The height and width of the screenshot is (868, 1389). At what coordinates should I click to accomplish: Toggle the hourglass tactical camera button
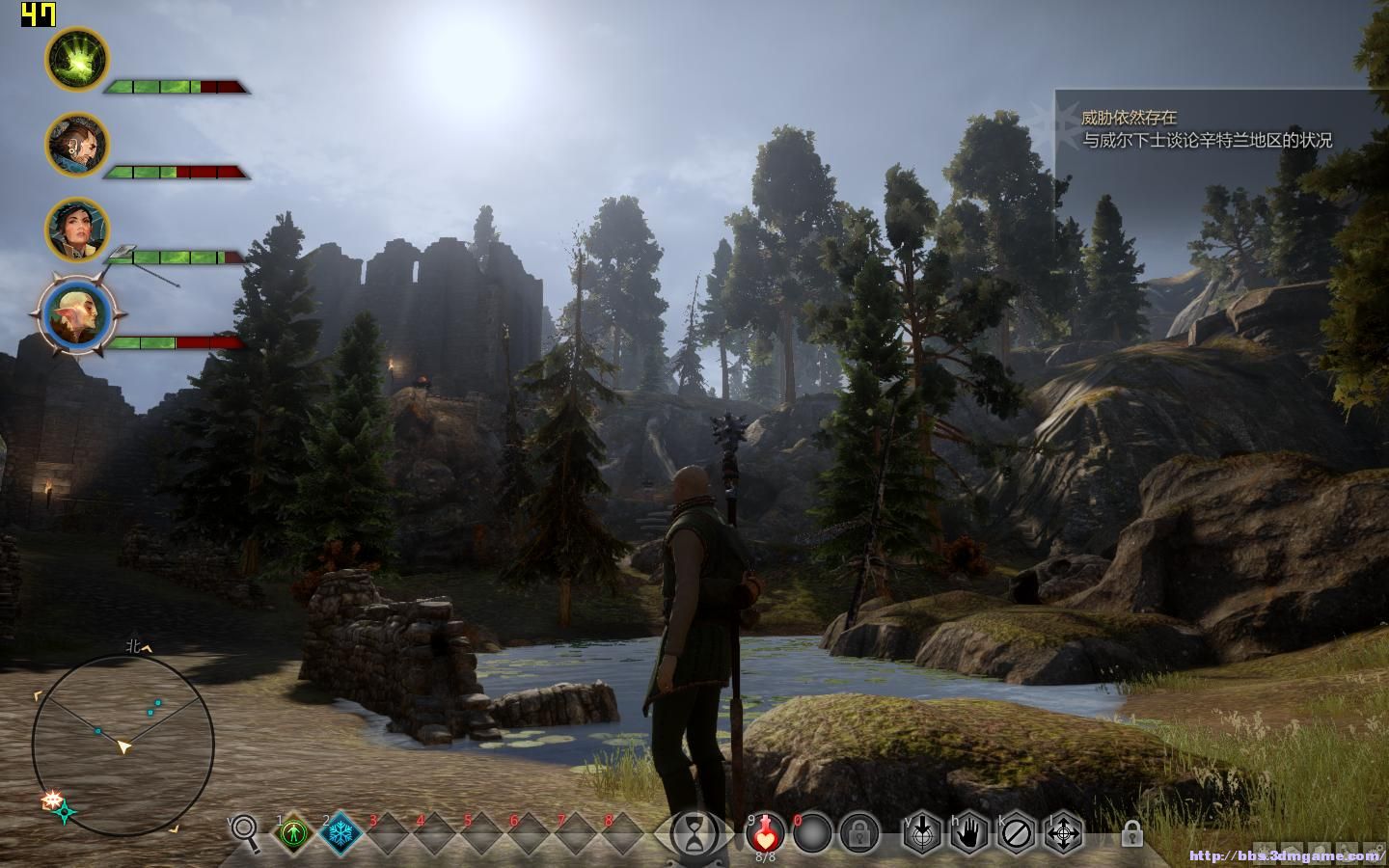point(693,833)
